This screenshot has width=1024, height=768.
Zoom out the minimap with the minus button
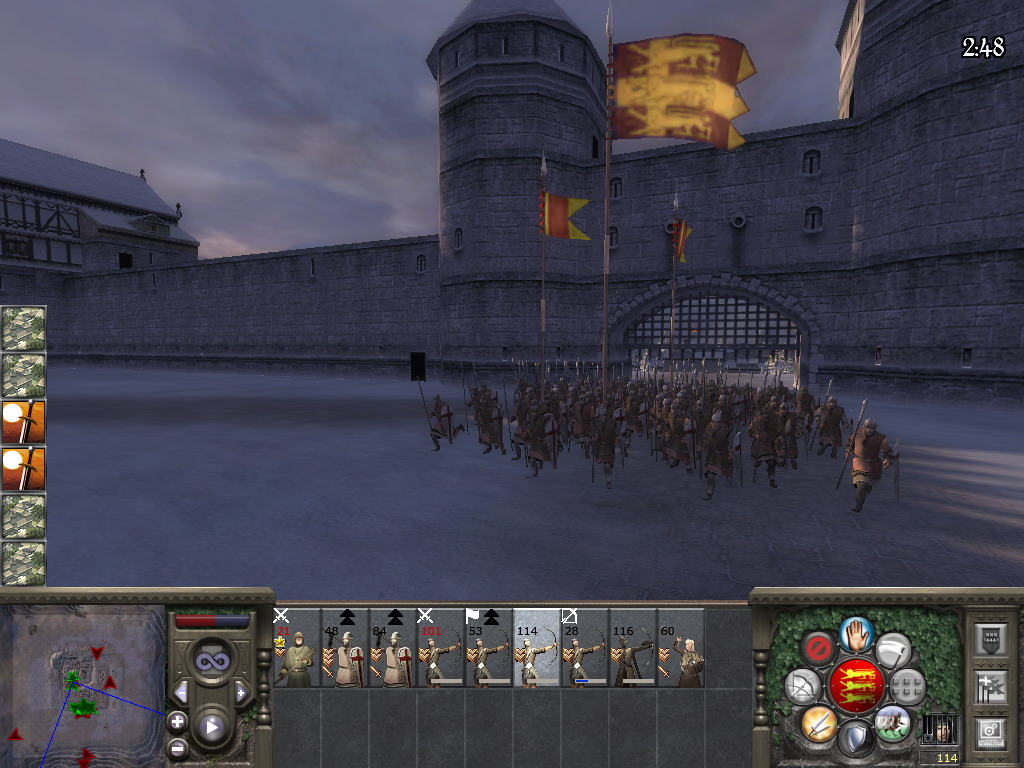[177, 747]
